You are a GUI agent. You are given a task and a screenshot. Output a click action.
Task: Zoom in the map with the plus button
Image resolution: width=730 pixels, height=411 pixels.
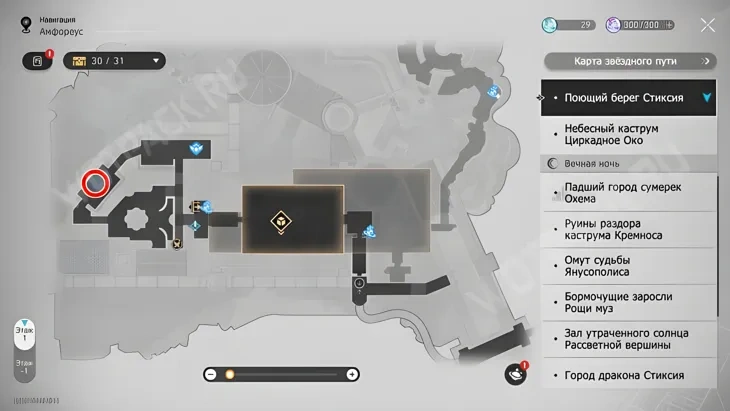tap(352, 374)
